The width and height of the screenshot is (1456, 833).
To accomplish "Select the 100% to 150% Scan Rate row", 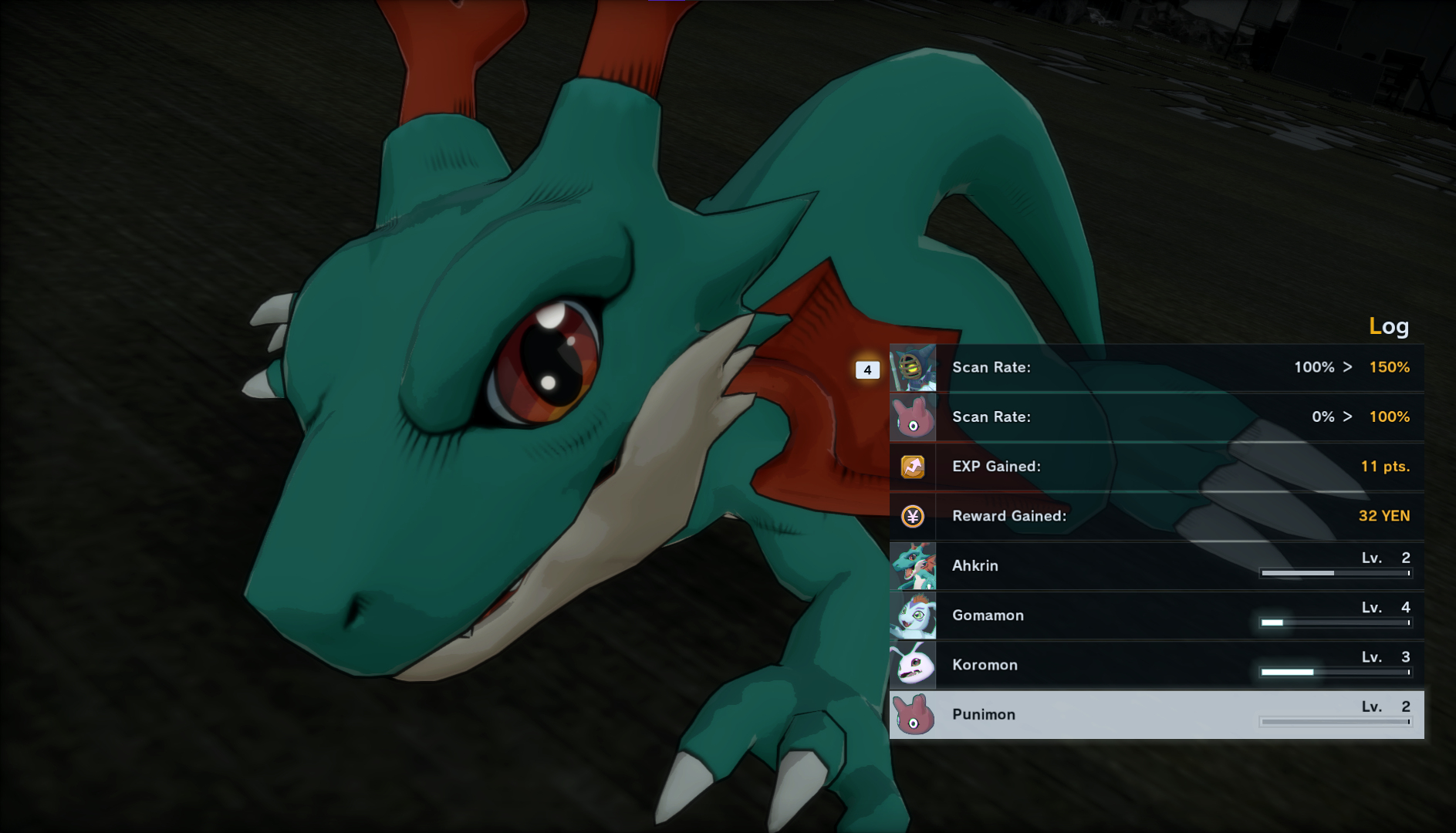I will pyautogui.click(x=1156, y=368).
